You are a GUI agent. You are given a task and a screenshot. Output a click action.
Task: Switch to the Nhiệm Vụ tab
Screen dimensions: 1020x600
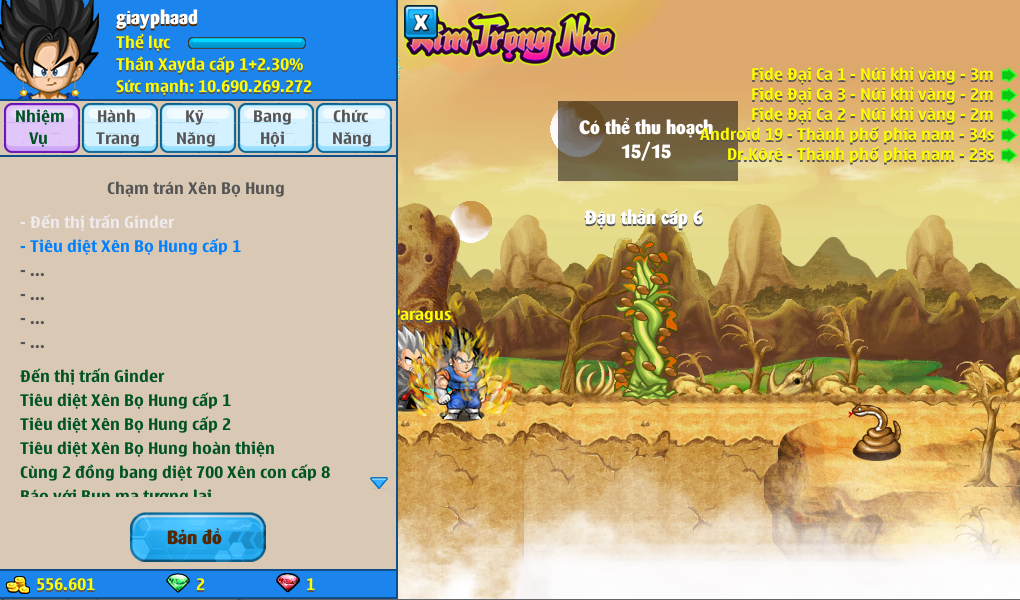[x=41, y=128]
